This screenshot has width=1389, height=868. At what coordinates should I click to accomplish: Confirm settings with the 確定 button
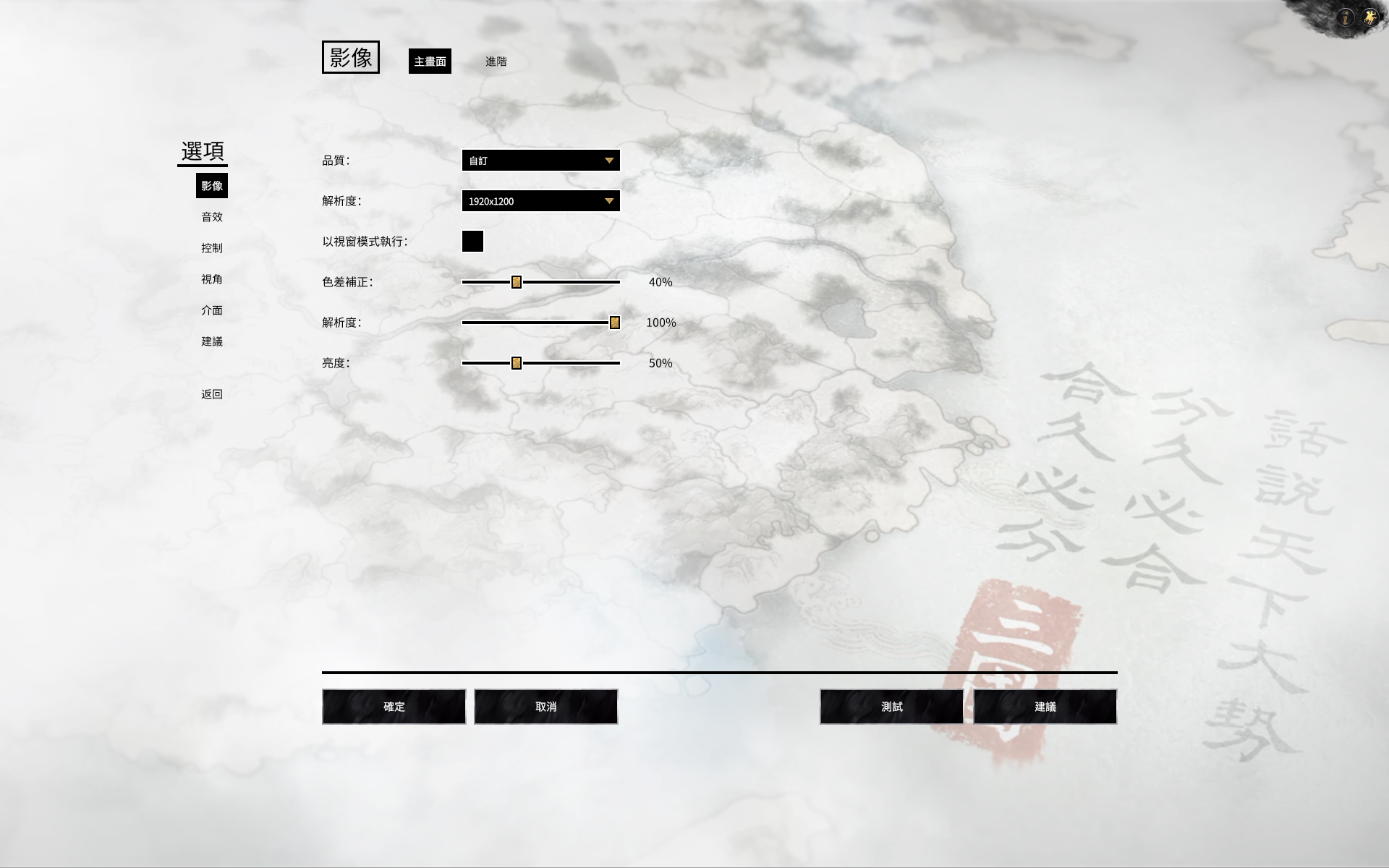(394, 707)
